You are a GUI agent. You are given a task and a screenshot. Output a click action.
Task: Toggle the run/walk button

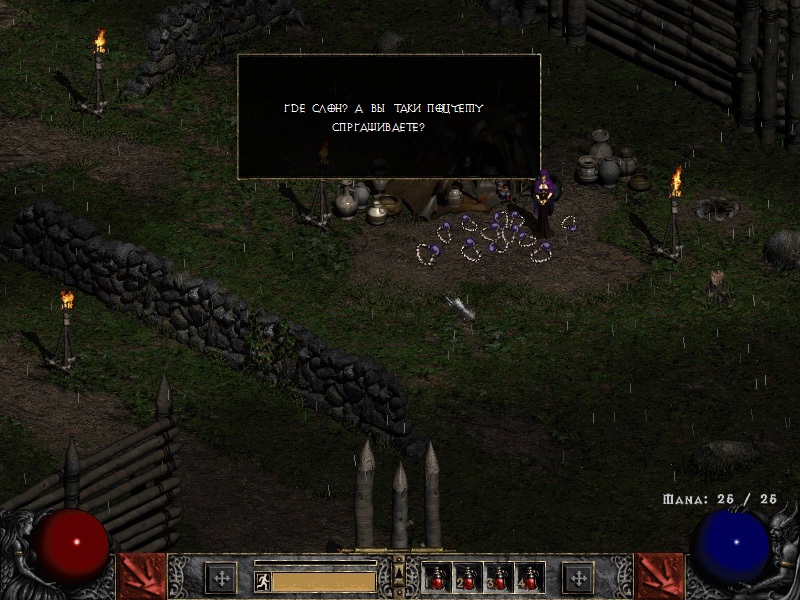point(262,580)
